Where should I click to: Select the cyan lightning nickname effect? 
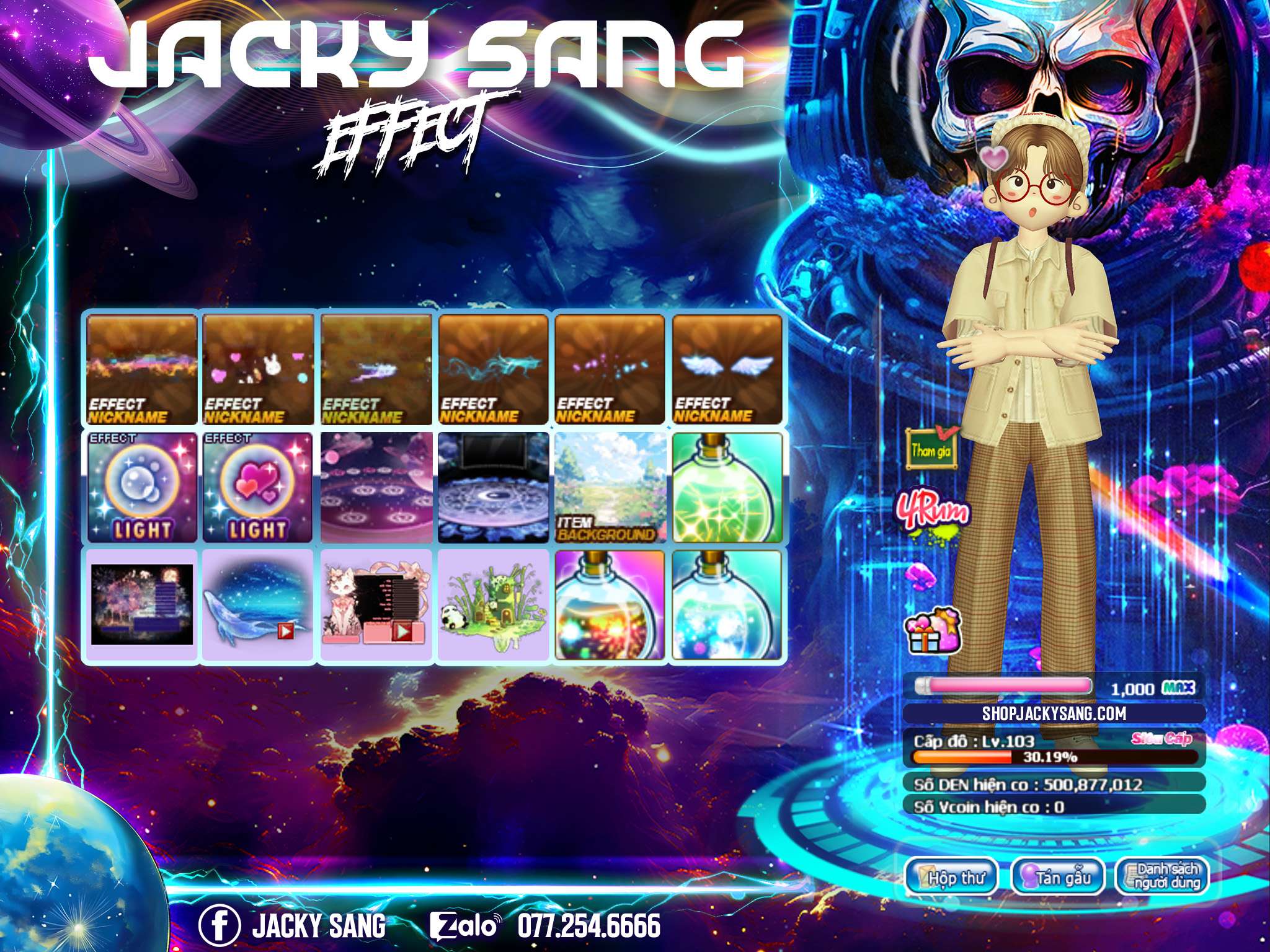493,369
